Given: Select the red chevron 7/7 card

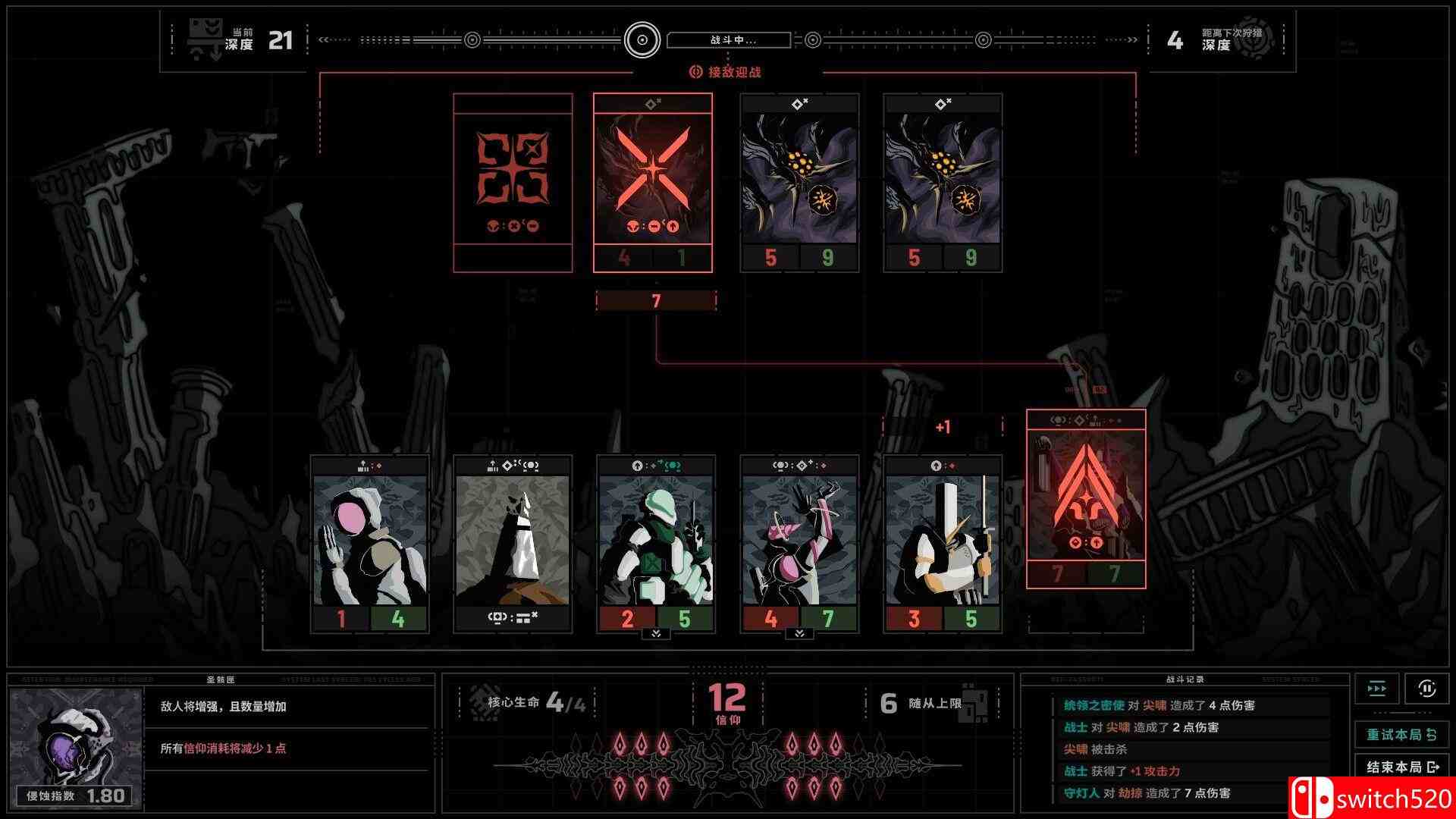Looking at the screenshot, I should [x=1086, y=499].
